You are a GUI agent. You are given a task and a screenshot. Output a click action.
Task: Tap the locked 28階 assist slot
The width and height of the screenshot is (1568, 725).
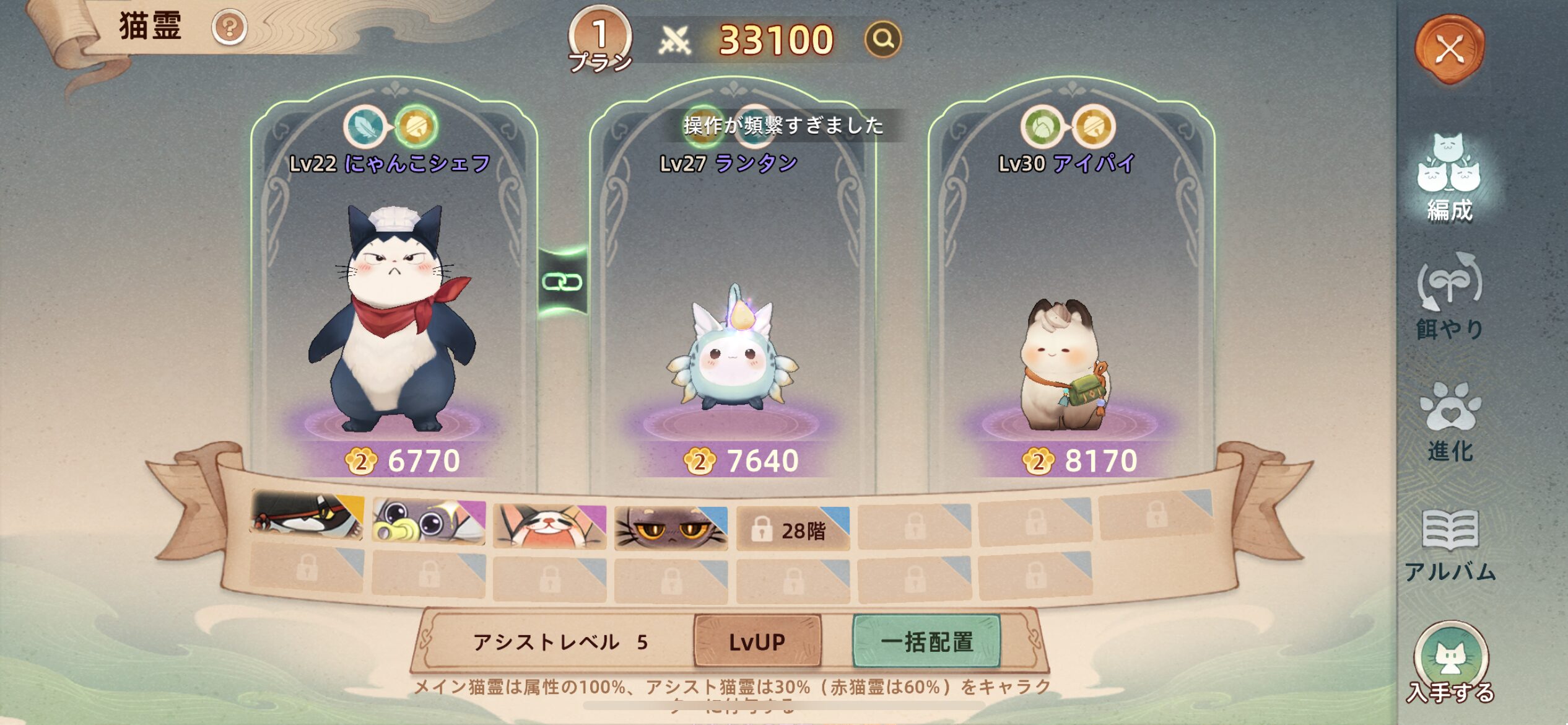(x=792, y=530)
